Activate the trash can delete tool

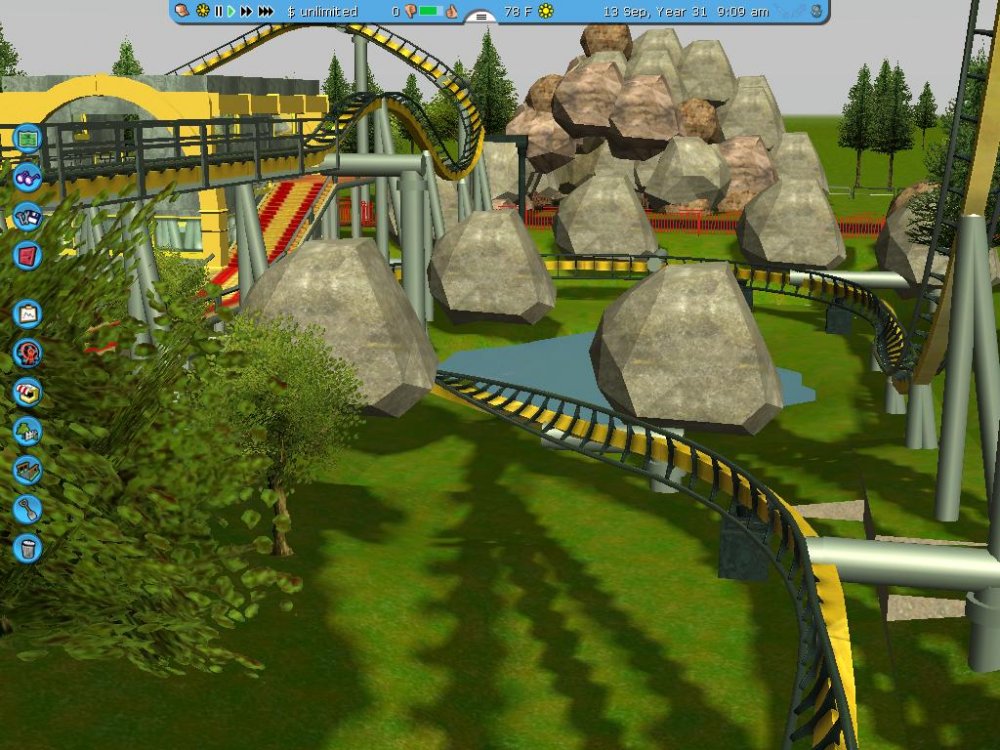click(28, 548)
